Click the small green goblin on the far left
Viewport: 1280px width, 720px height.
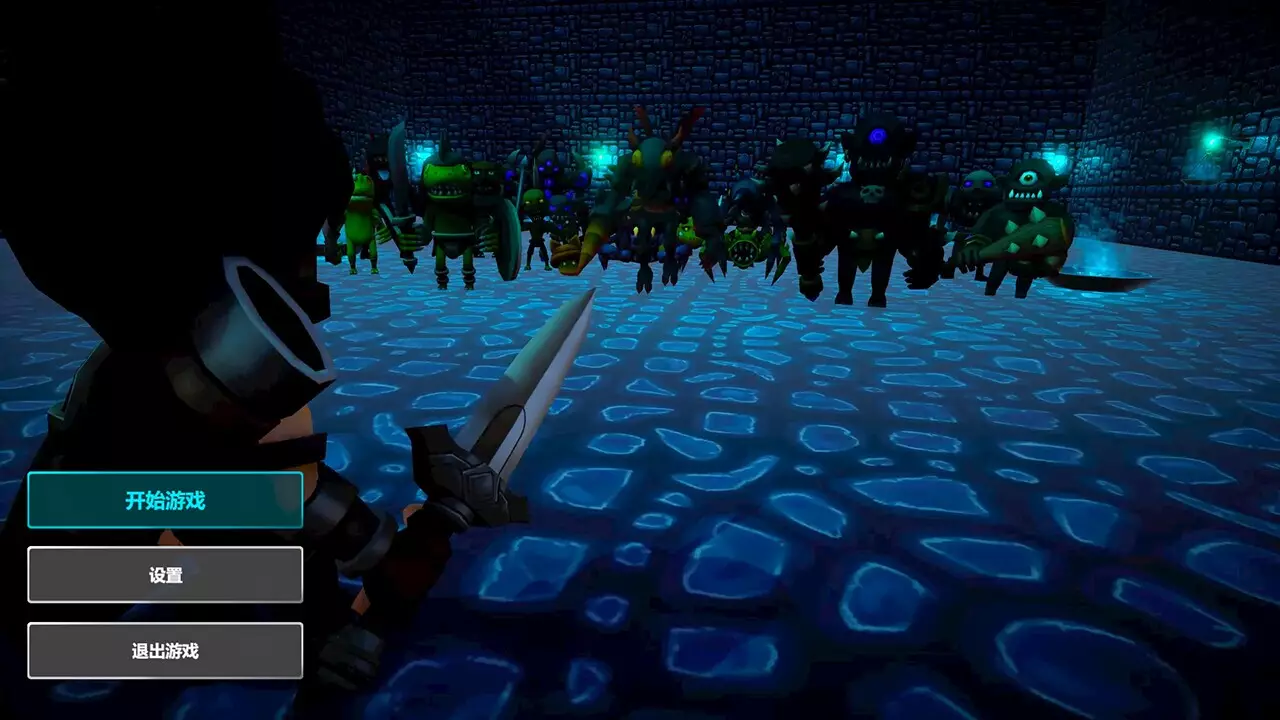coord(358,215)
